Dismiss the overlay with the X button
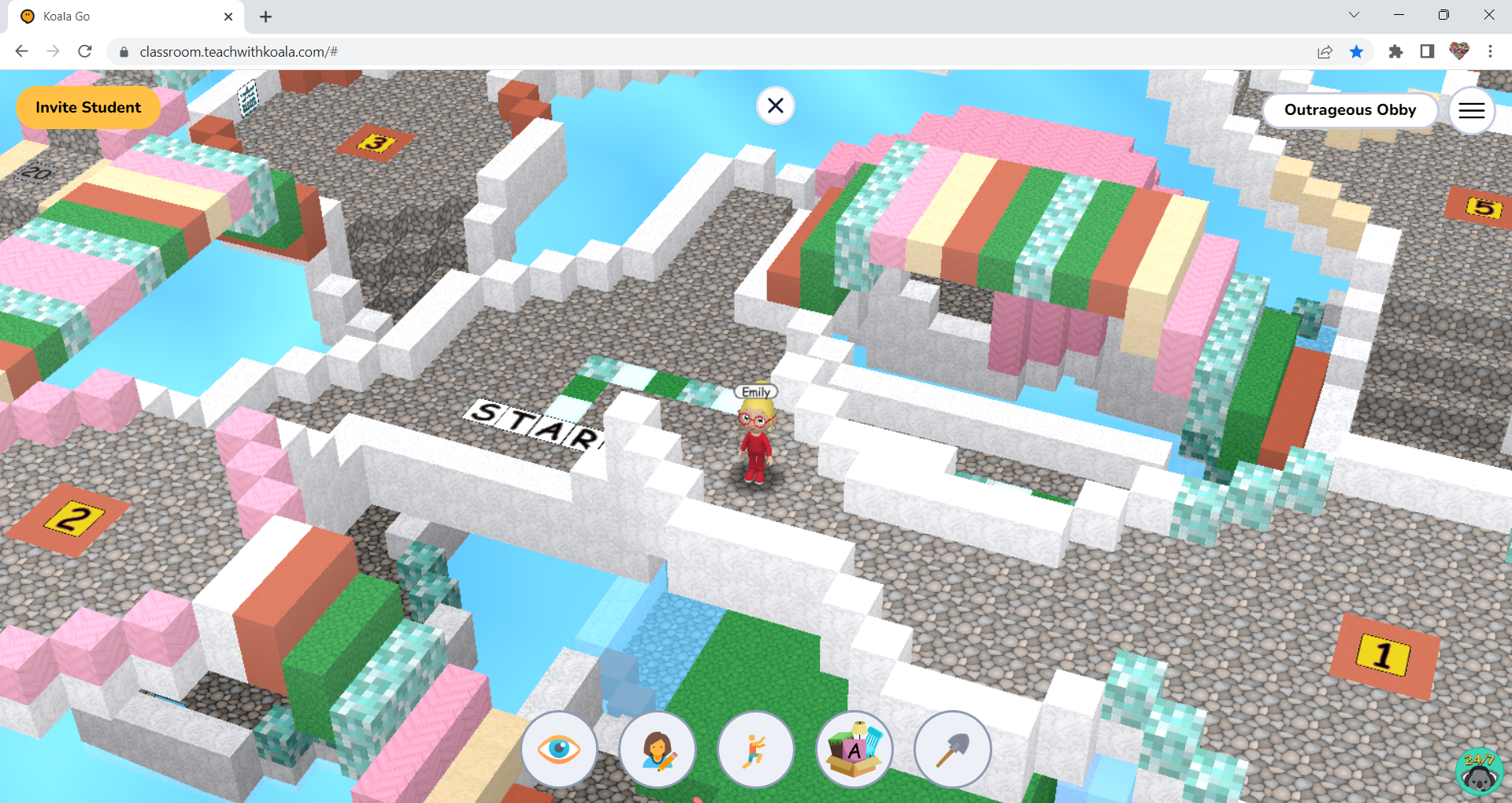Screen dimensions: 1512x803 tap(775, 105)
